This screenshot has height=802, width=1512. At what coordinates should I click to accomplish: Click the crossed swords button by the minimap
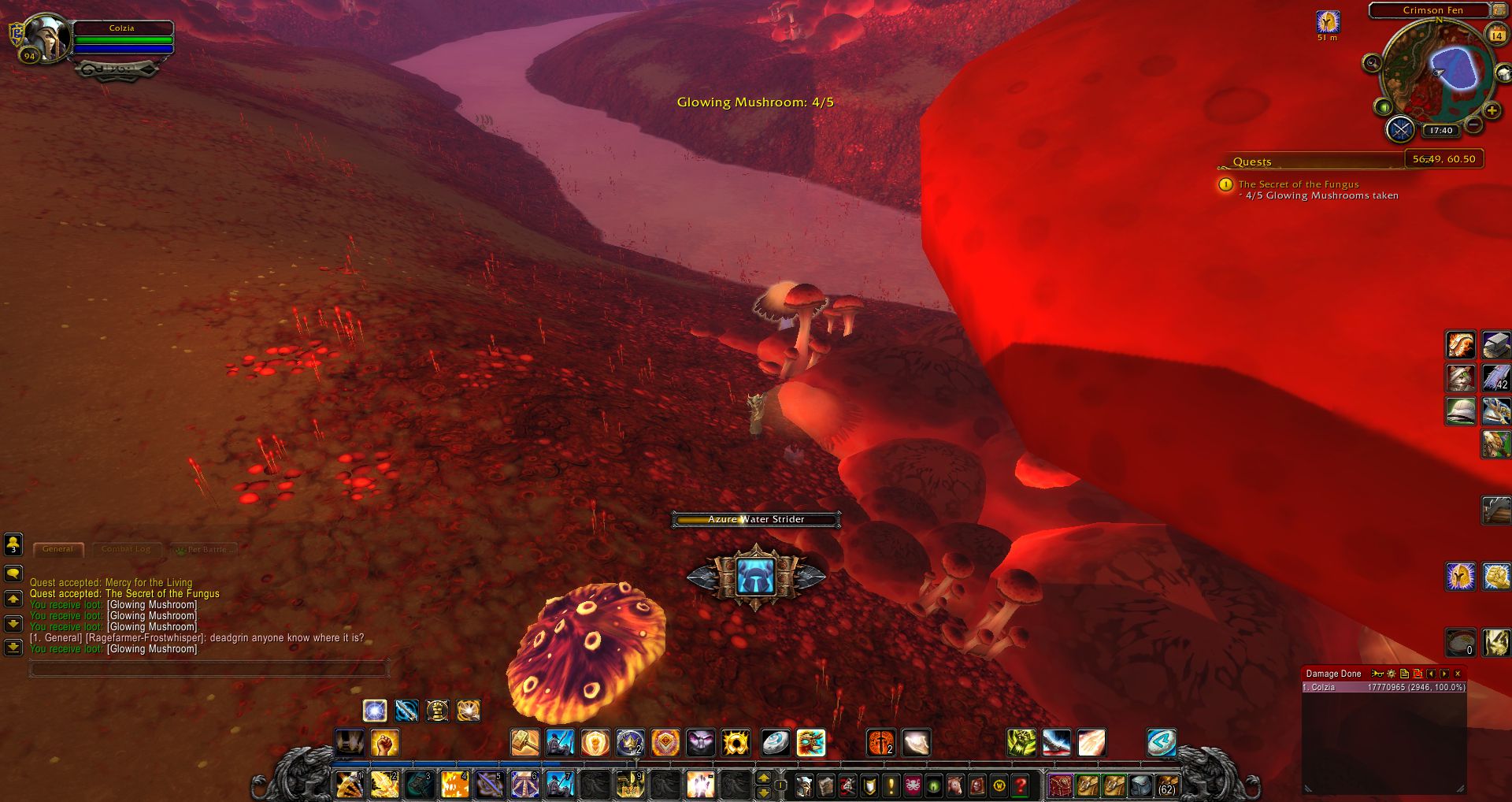[1400, 129]
